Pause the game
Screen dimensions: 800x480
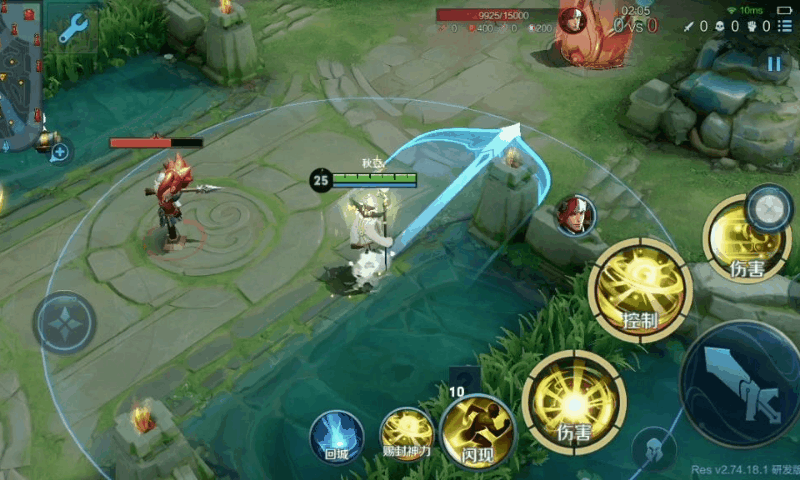point(774,64)
